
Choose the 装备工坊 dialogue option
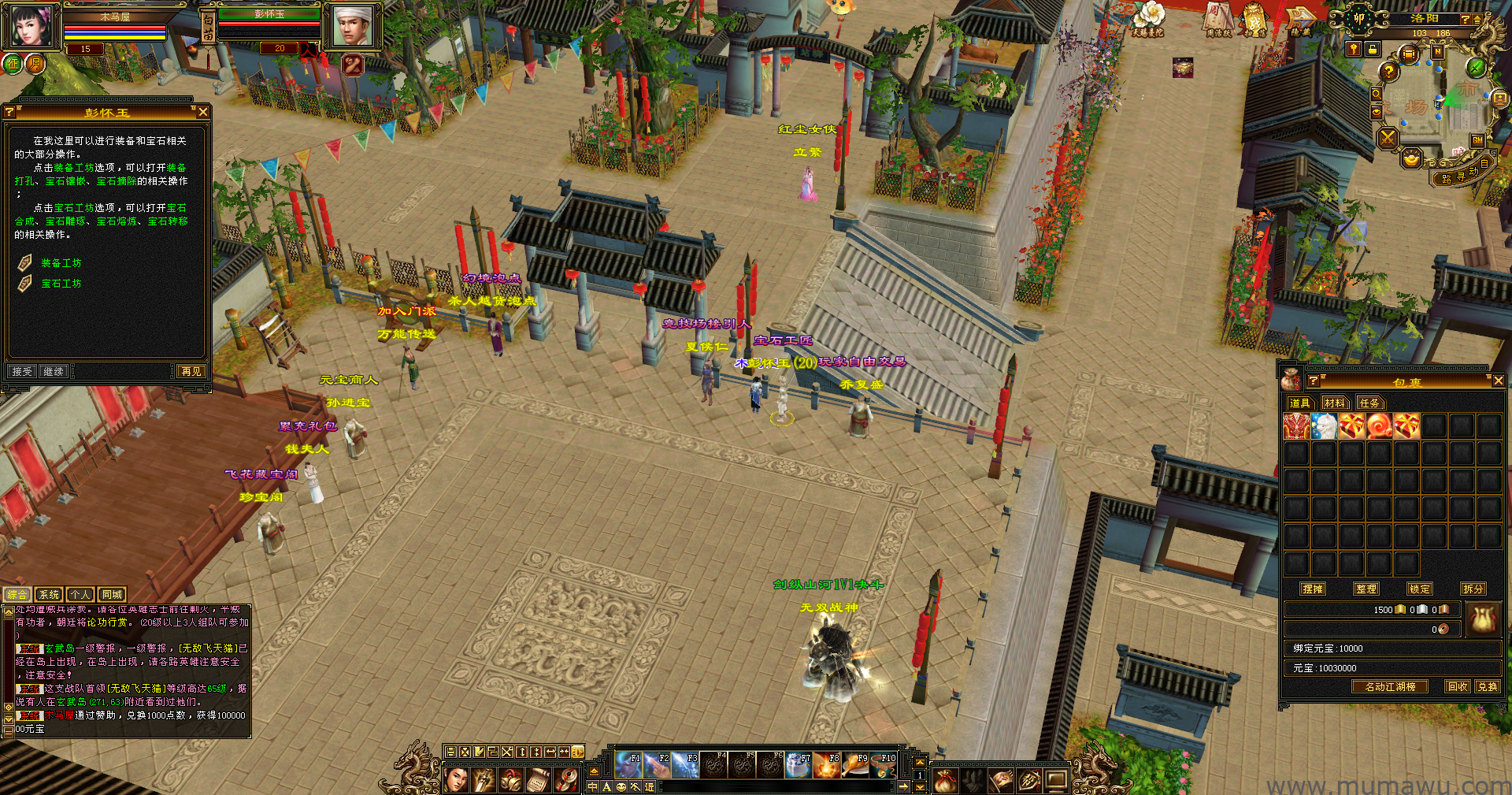(x=61, y=263)
